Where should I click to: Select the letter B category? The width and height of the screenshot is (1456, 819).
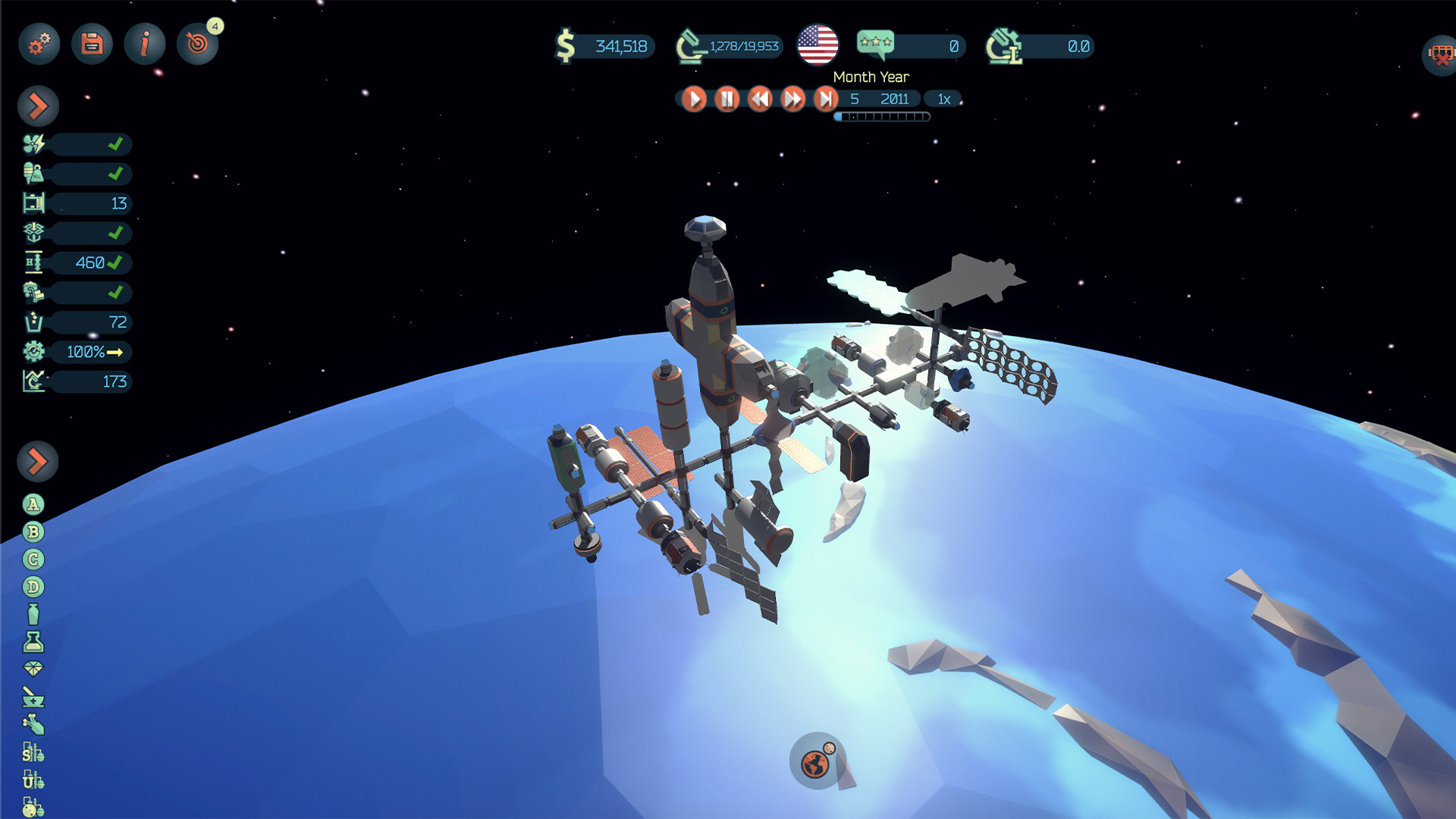point(33,532)
